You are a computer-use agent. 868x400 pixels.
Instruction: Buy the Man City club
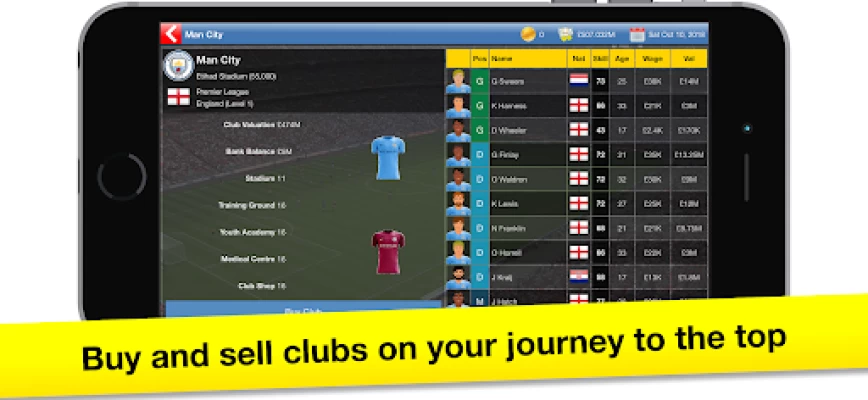point(302,310)
